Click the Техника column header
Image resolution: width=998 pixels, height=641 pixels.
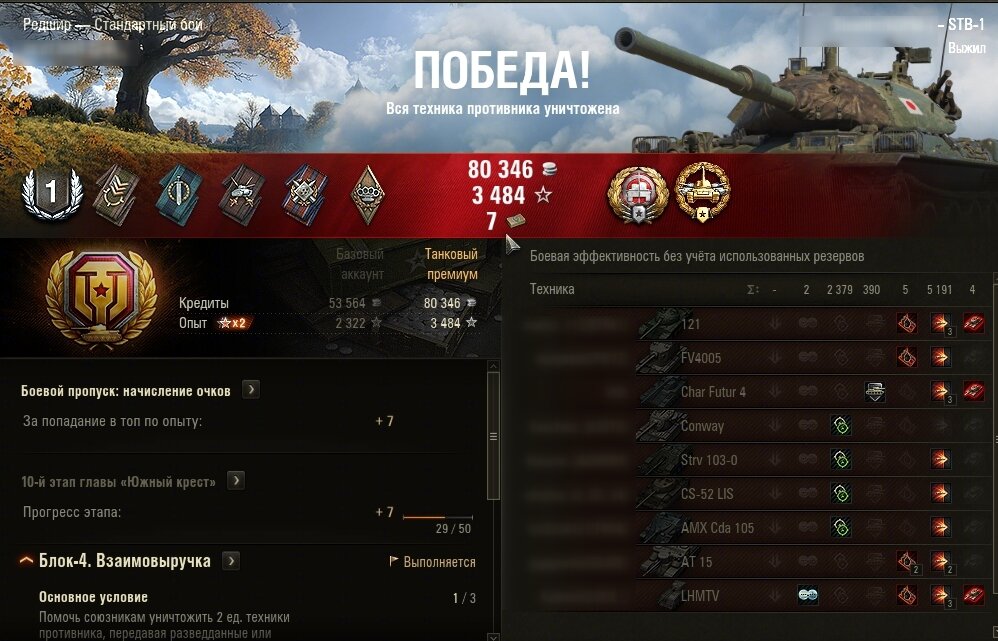[552, 290]
